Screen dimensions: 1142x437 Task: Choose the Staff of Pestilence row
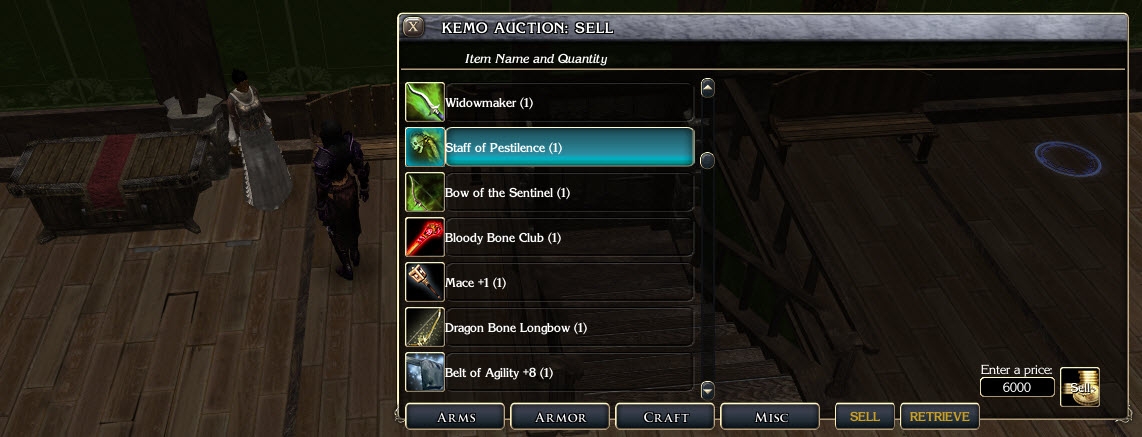pyautogui.click(x=568, y=148)
